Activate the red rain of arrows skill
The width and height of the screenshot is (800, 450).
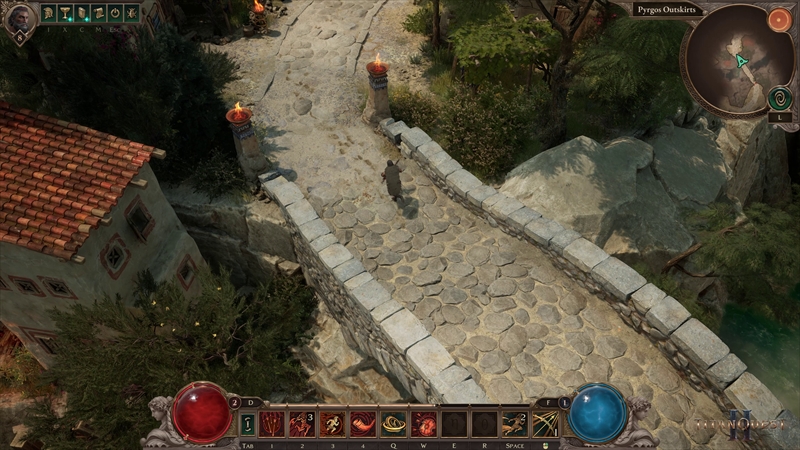[x=272, y=424]
